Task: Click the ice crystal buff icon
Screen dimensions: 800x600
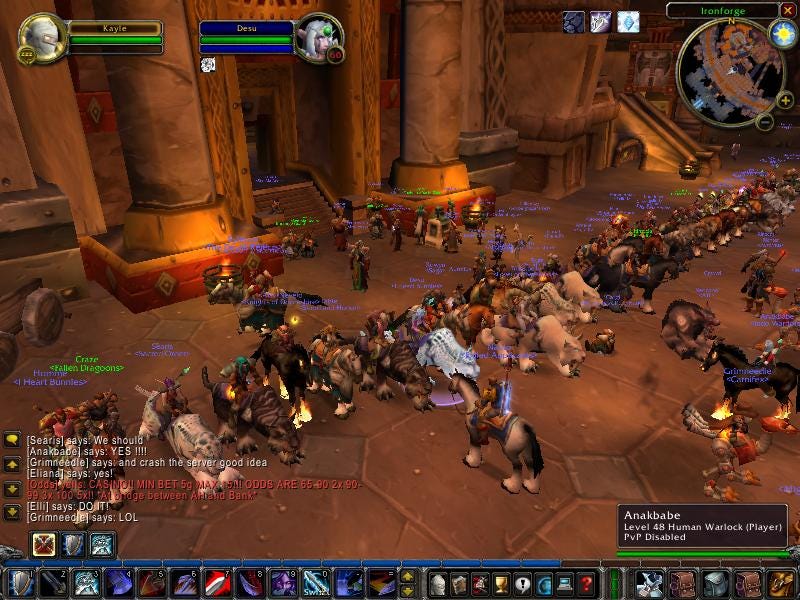Action: tap(628, 22)
